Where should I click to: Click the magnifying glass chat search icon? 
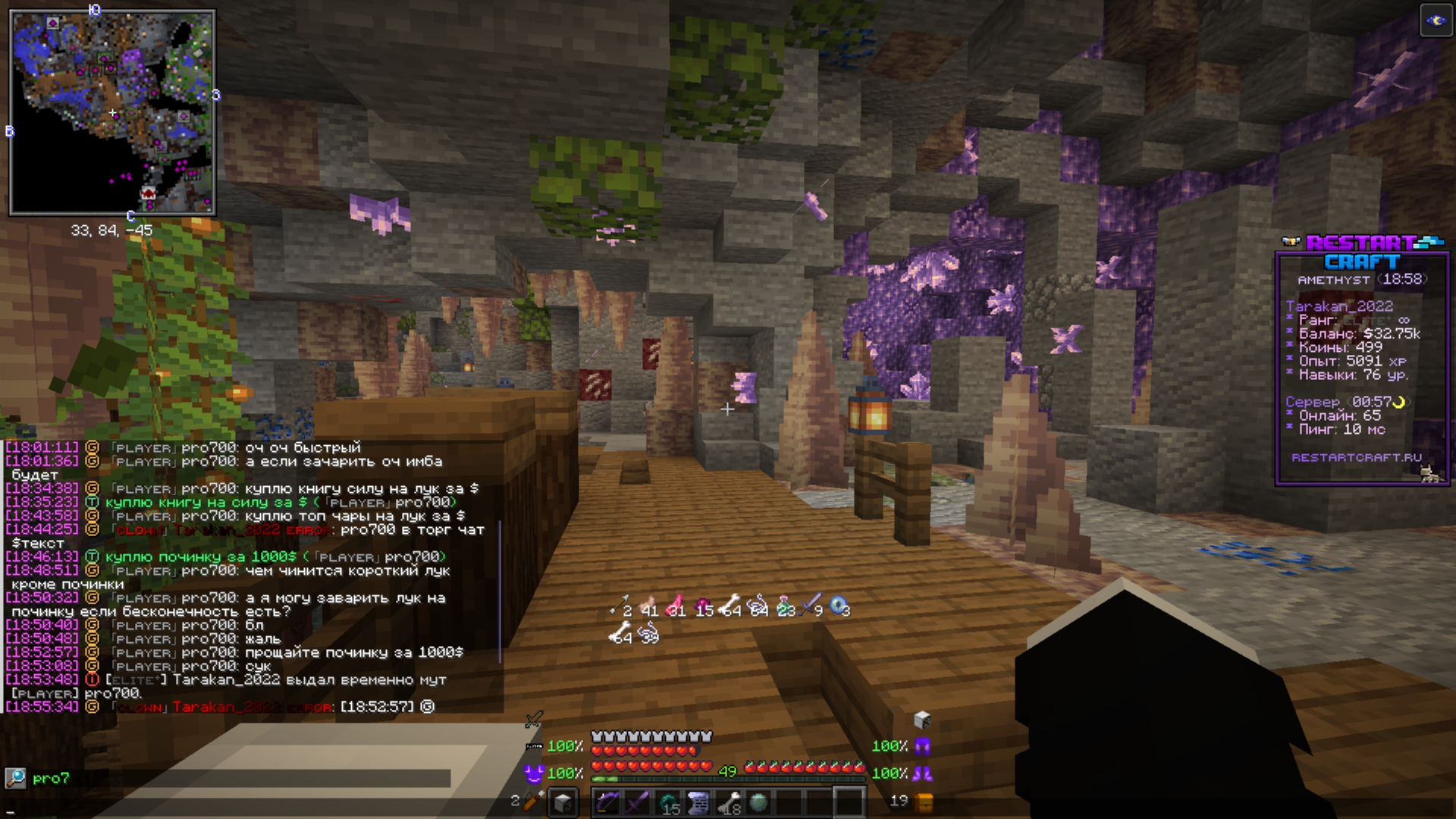click(x=15, y=778)
